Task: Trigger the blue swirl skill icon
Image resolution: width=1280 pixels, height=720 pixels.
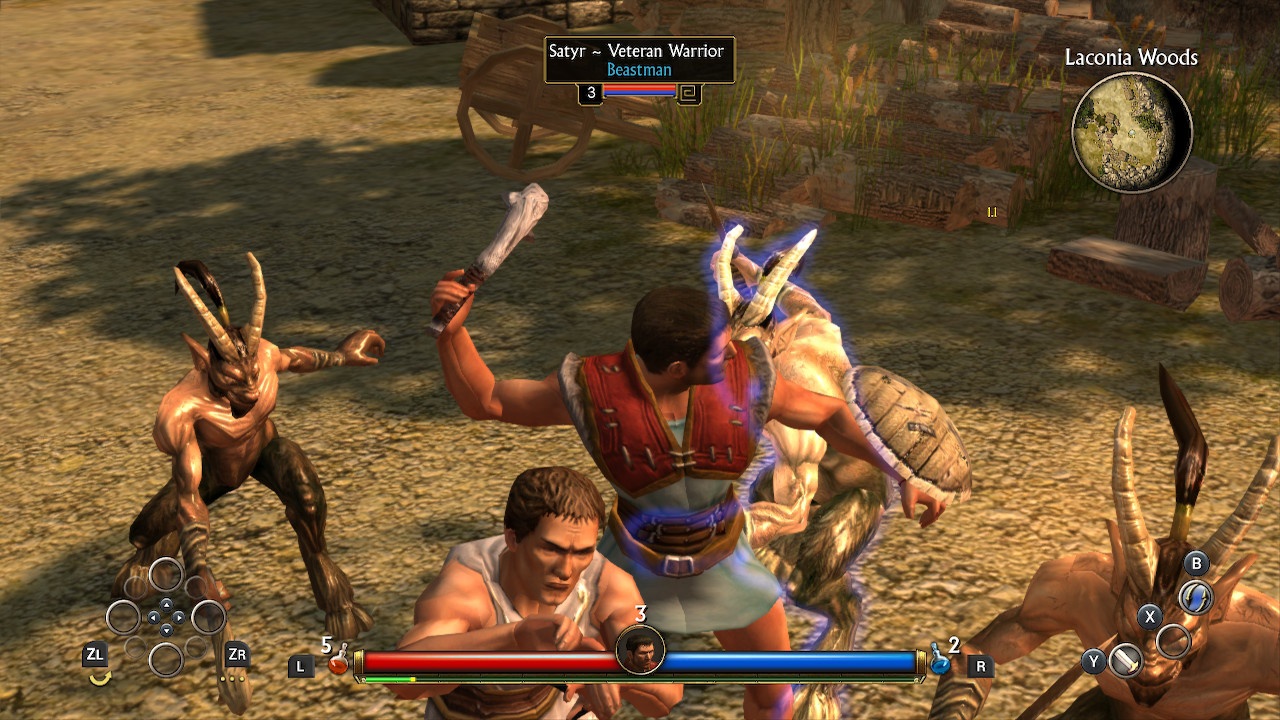Action: (x=1195, y=598)
